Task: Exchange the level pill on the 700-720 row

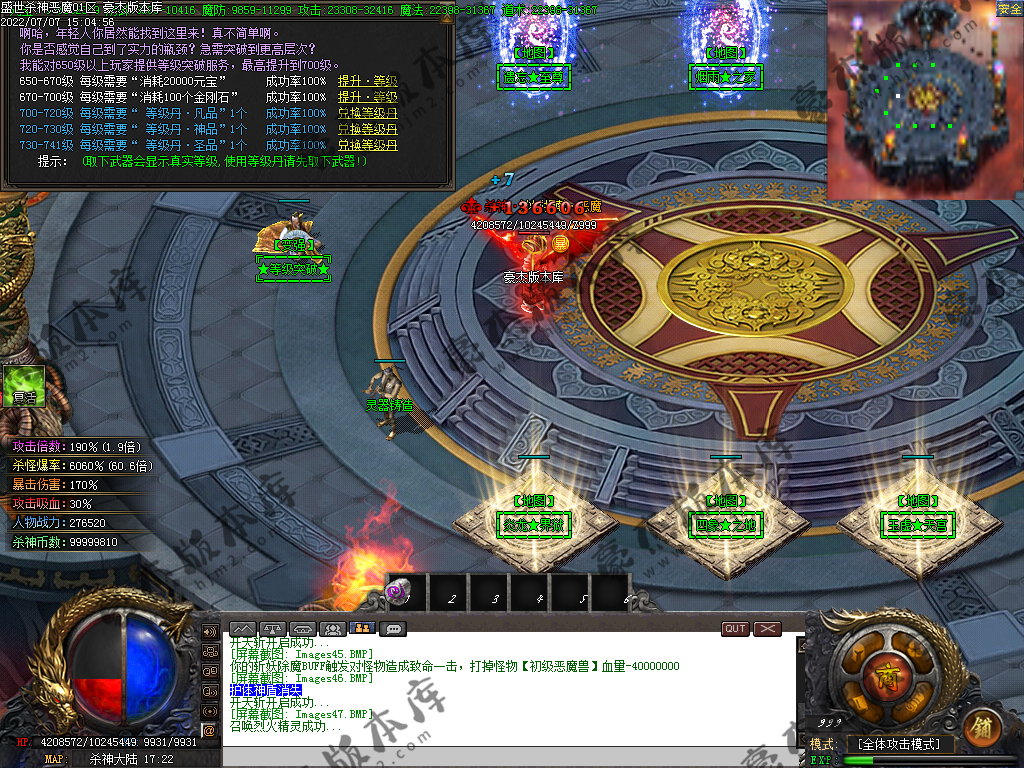Action: click(x=367, y=113)
